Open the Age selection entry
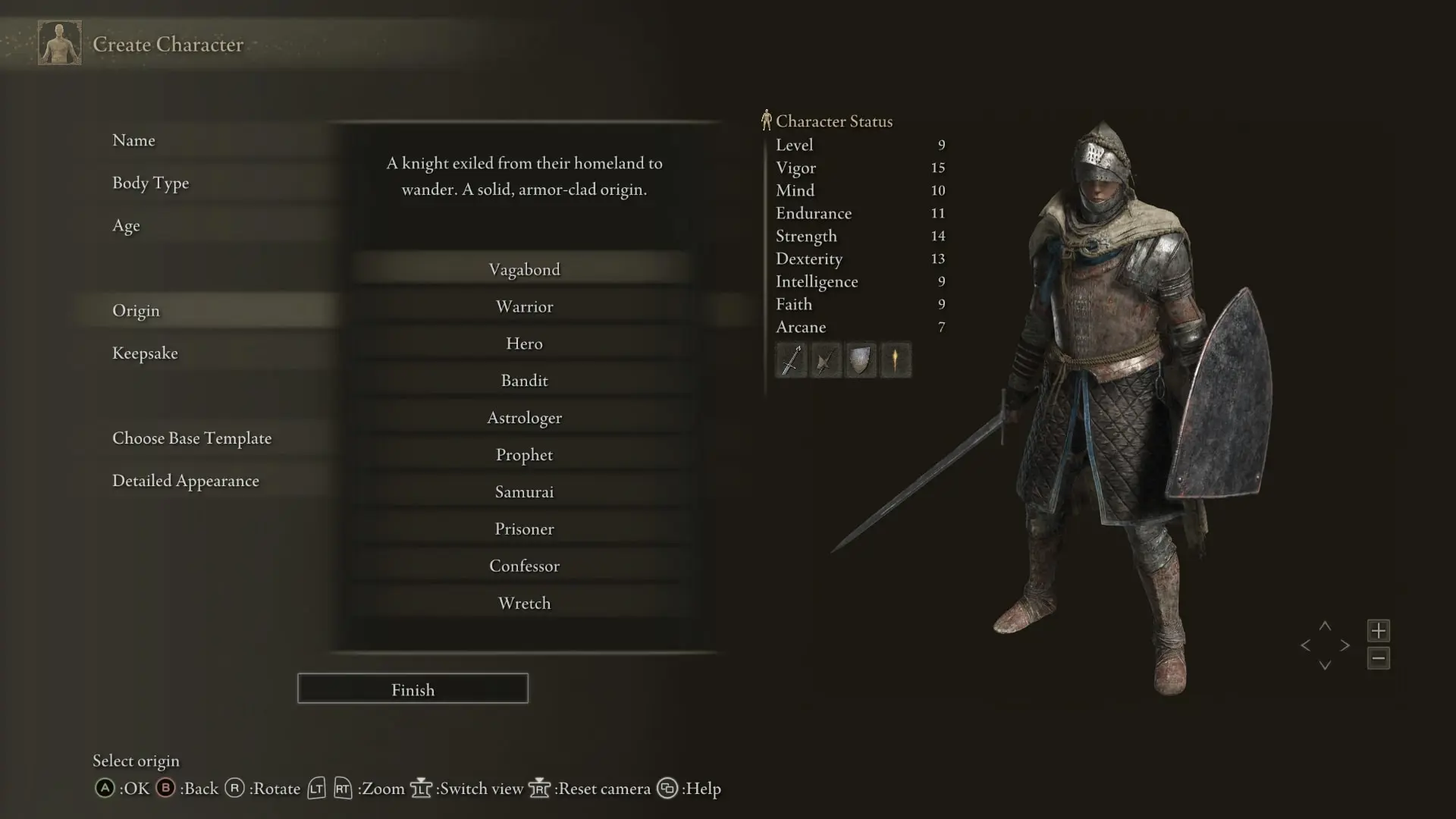The width and height of the screenshot is (1456, 819). pyautogui.click(x=126, y=225)
